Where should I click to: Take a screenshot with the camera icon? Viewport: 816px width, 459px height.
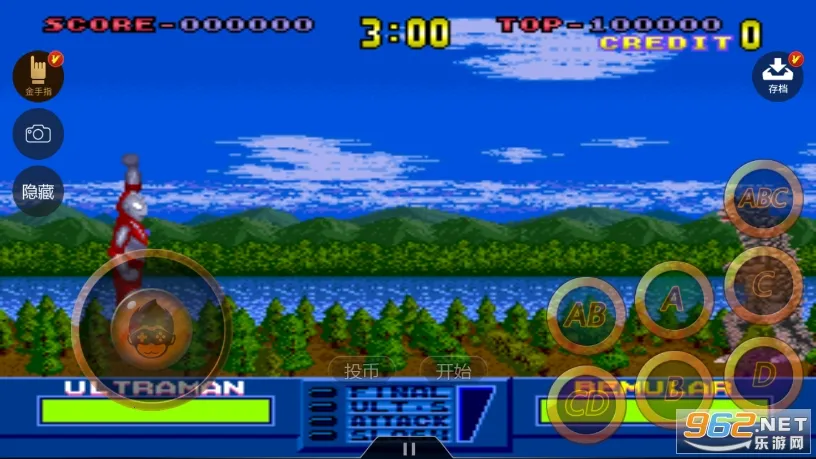[38, 134]
